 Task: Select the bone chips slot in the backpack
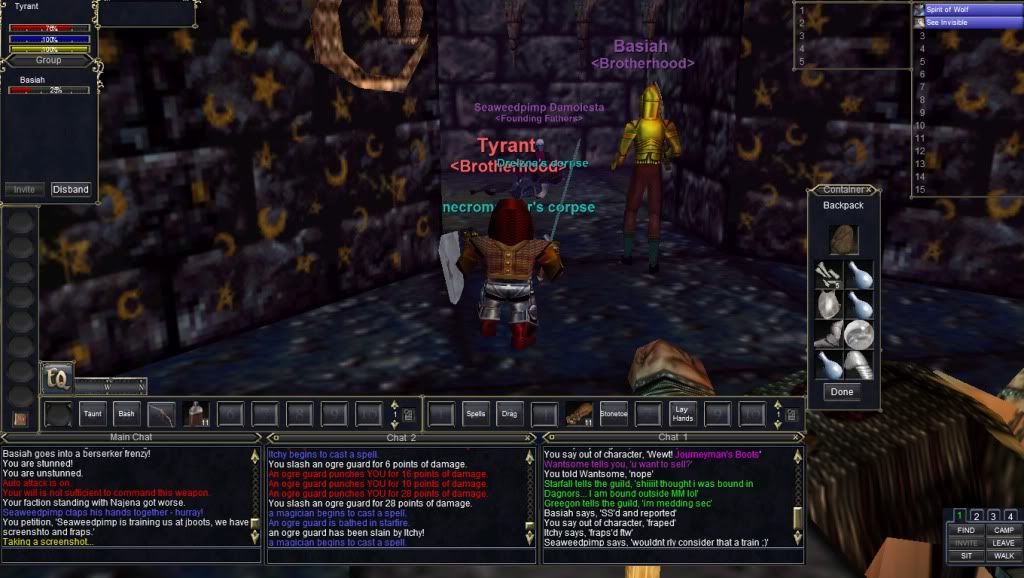tap(829, 275)
